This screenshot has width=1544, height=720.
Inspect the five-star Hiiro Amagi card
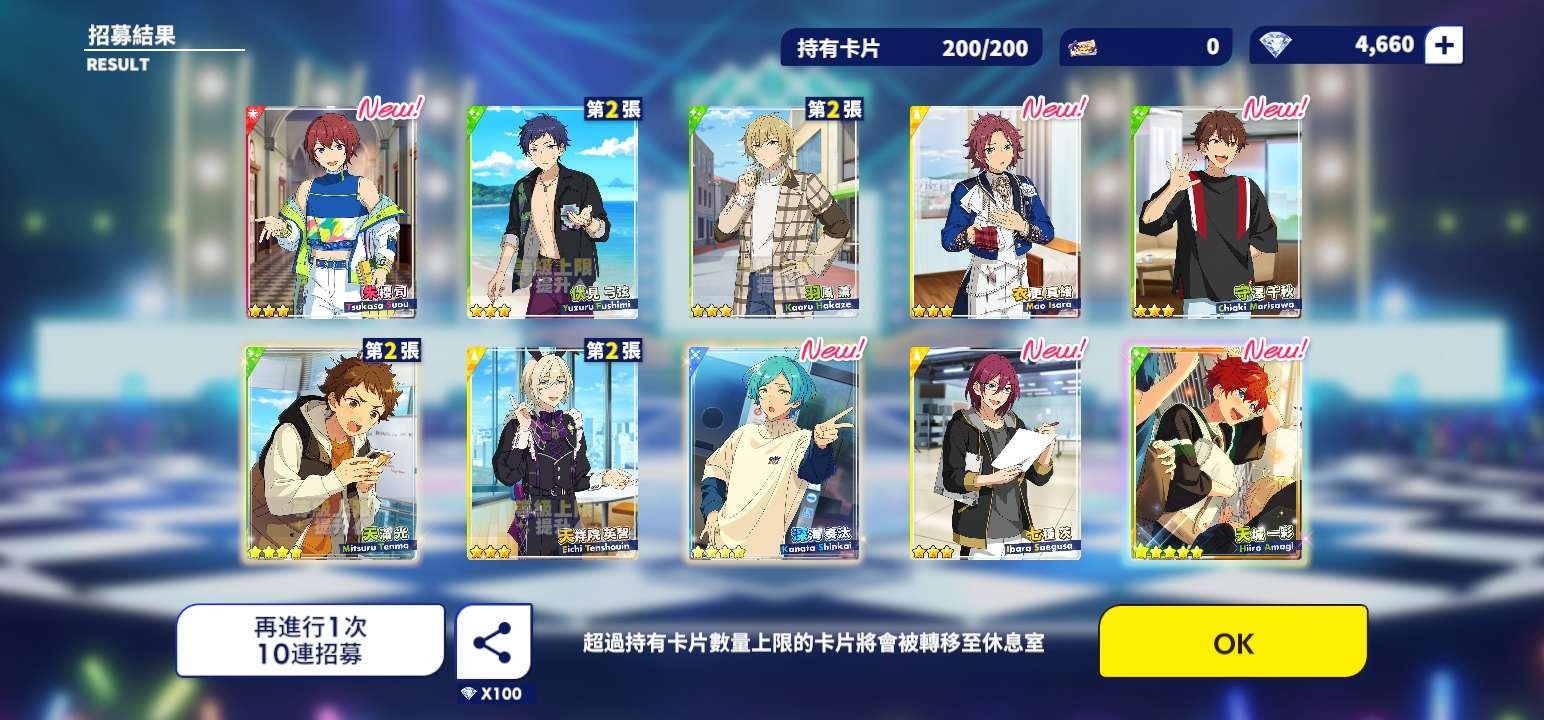point(1217,453)
